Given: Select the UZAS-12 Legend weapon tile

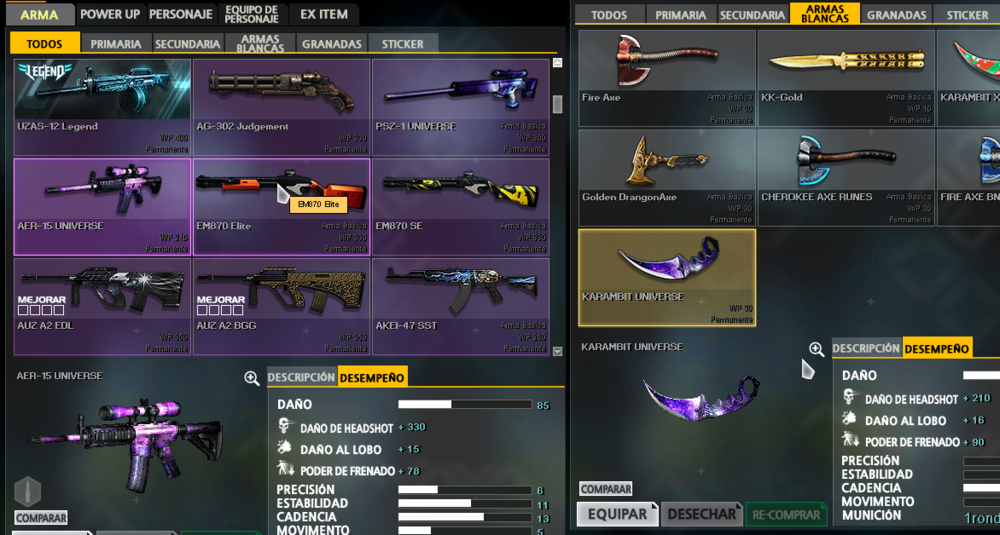Looking at the screenshot, I should point(102,107).
